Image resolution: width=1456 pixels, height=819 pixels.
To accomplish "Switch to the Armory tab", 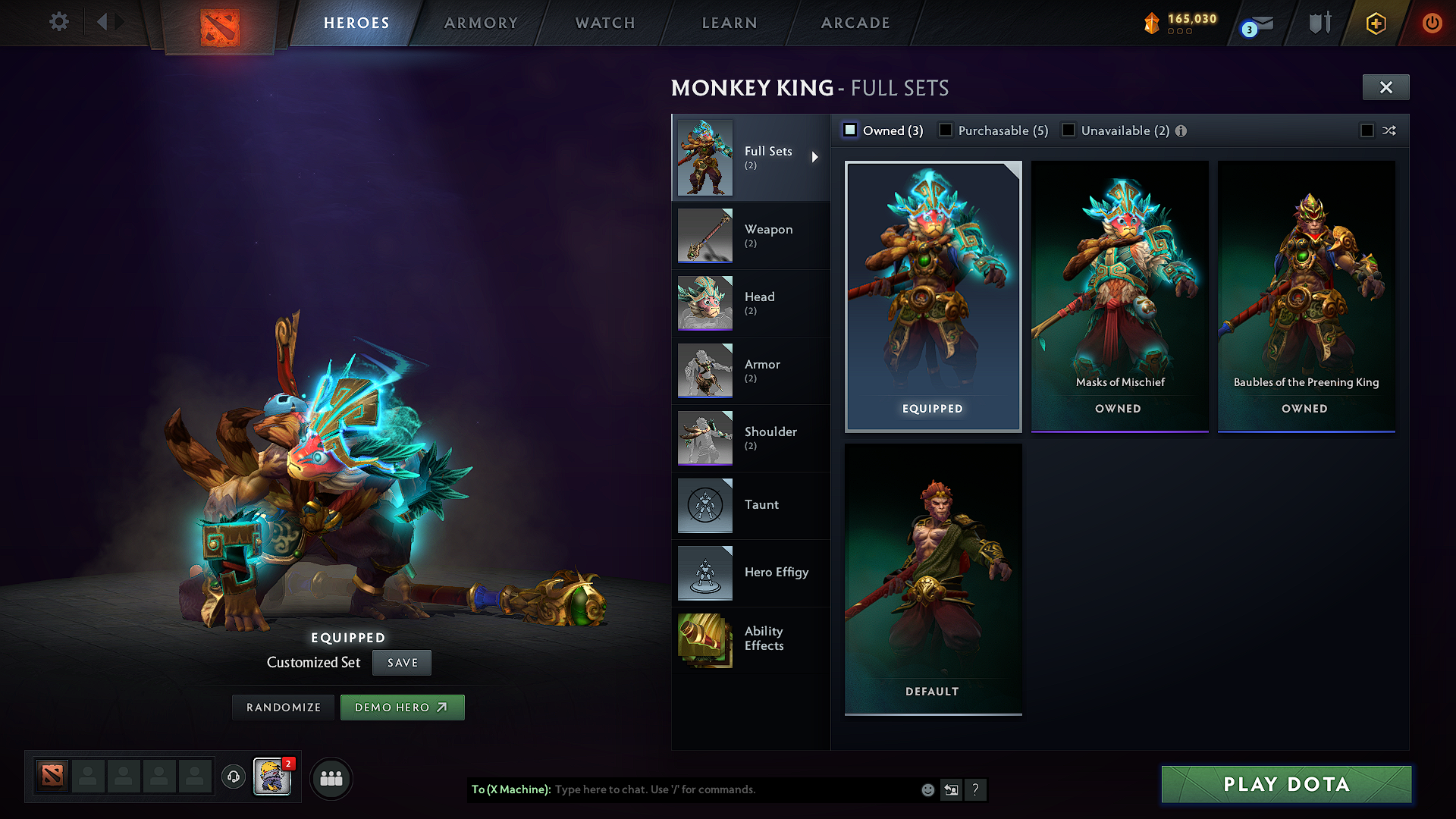I will (481, 23).
